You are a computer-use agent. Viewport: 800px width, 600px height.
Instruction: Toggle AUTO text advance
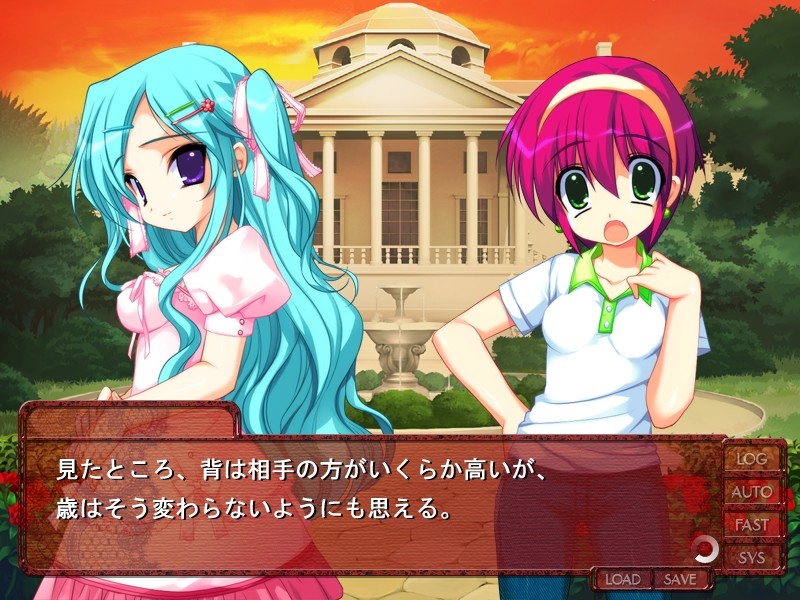(752, 492)
